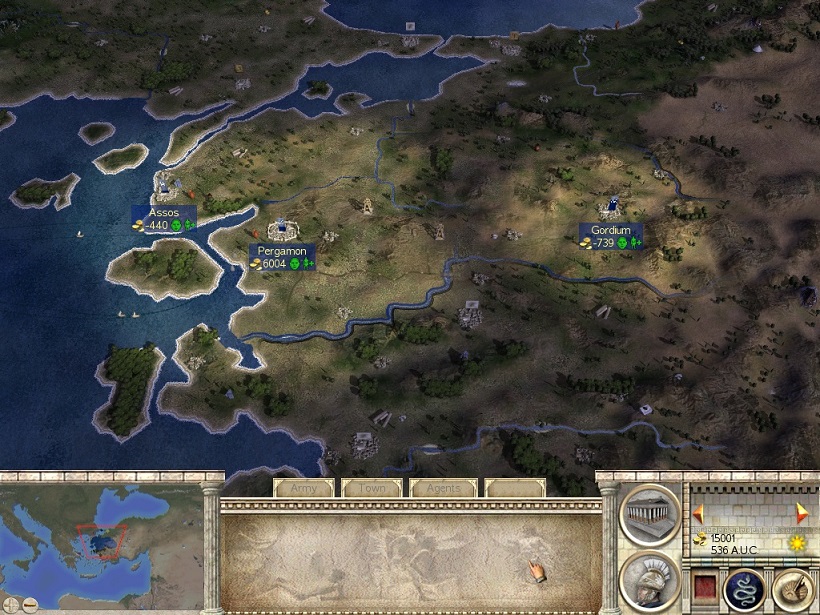Open the Town tab
Viewport: 820px width, 615px height.
click(371, 488)
